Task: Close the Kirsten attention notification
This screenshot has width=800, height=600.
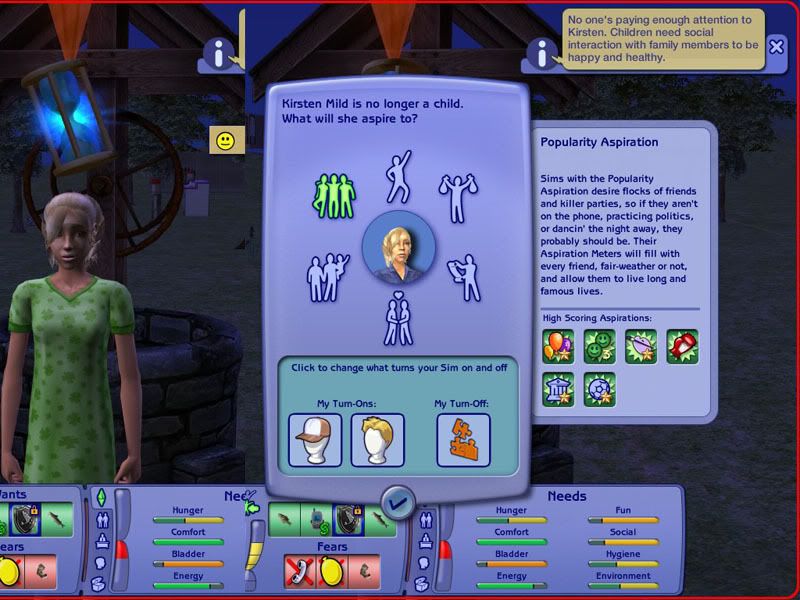Action: point(777,46)
